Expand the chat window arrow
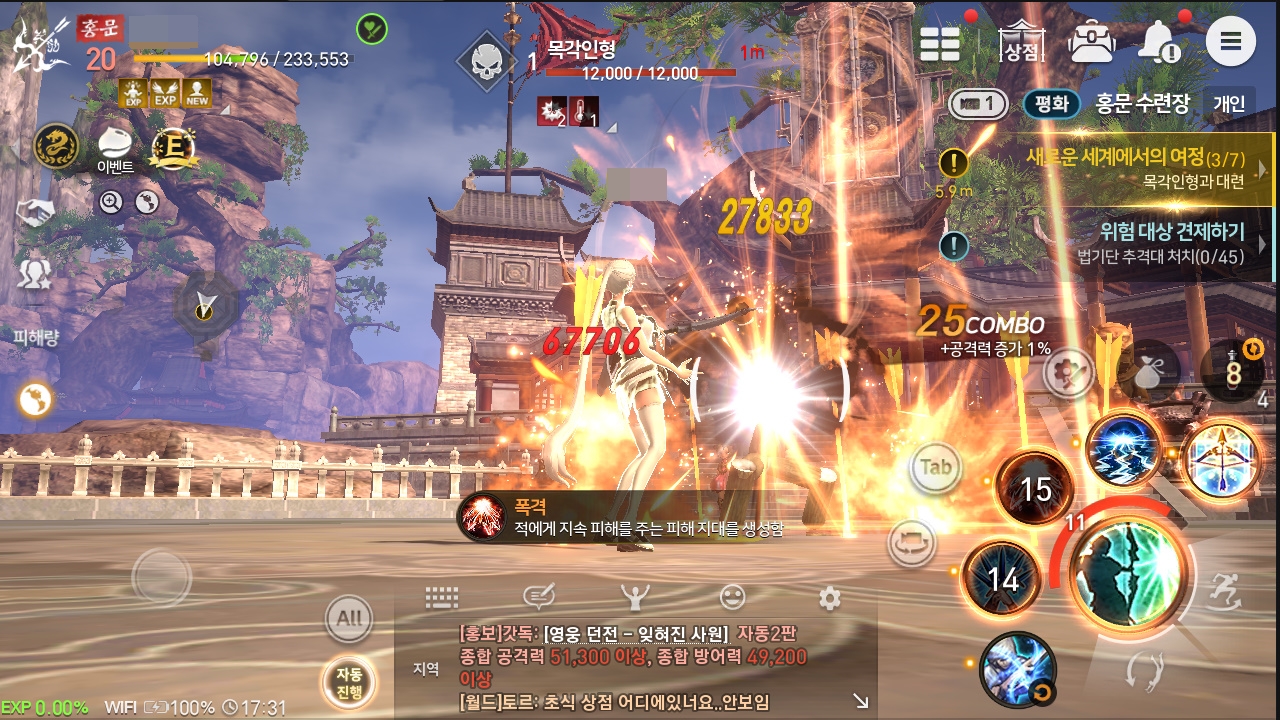The width and height of the screenshot is (1280, 720). pos(860,702)
